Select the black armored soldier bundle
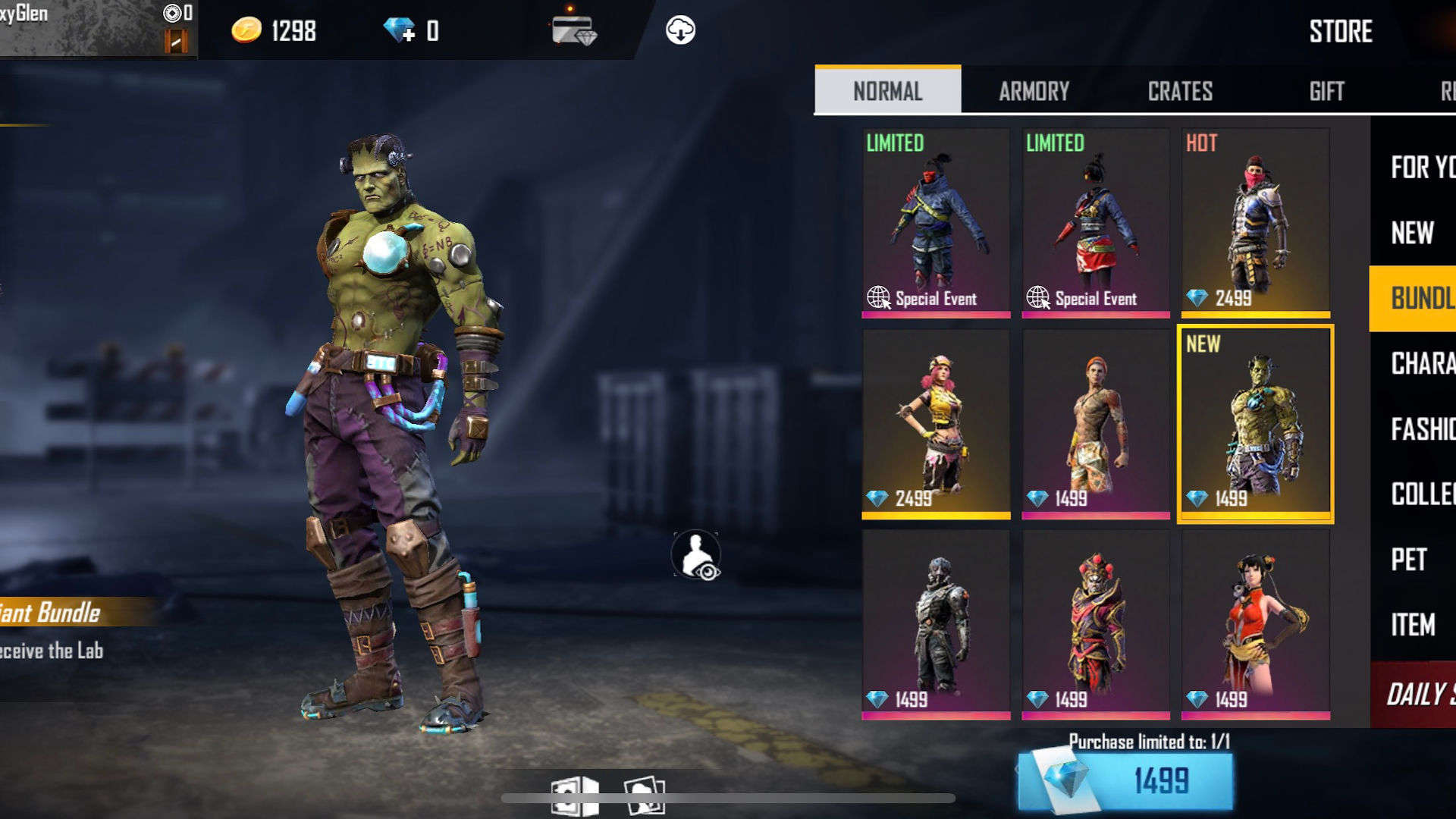 (936, 625)
